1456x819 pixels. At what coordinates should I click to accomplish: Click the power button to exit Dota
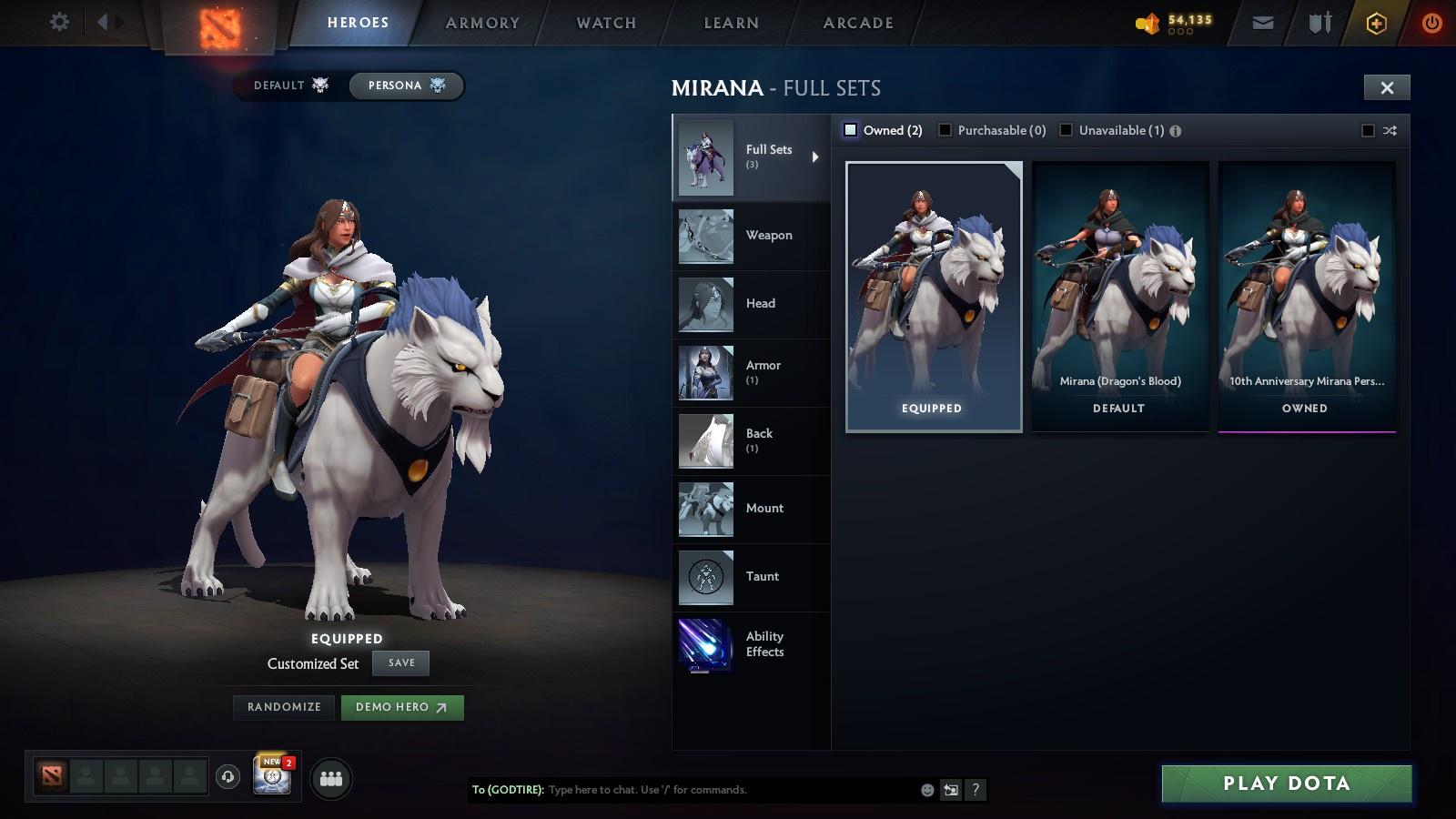coord(1430,21)
